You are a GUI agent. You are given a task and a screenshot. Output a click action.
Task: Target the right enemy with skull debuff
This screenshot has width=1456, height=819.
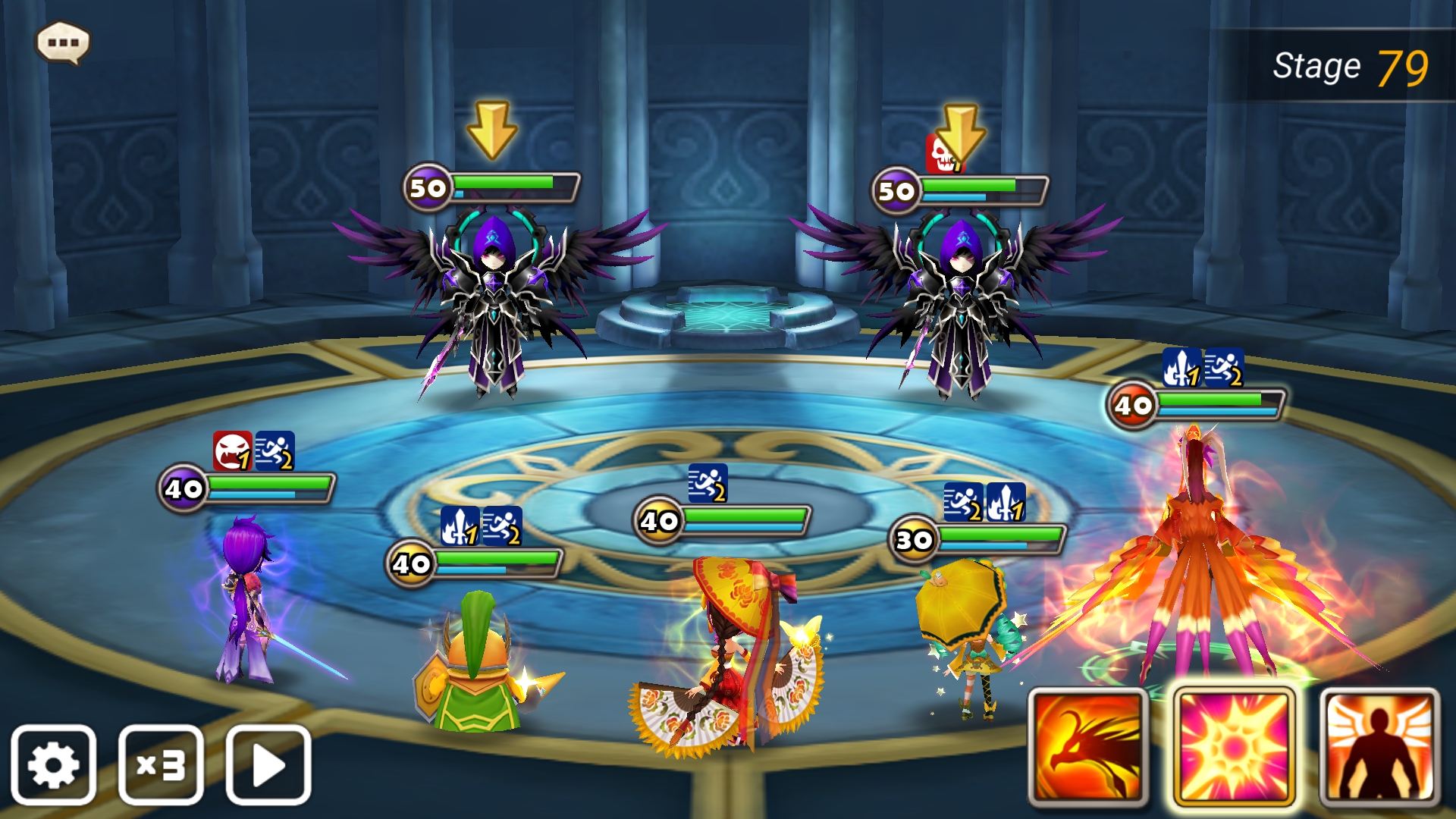(x=959, y=303)
